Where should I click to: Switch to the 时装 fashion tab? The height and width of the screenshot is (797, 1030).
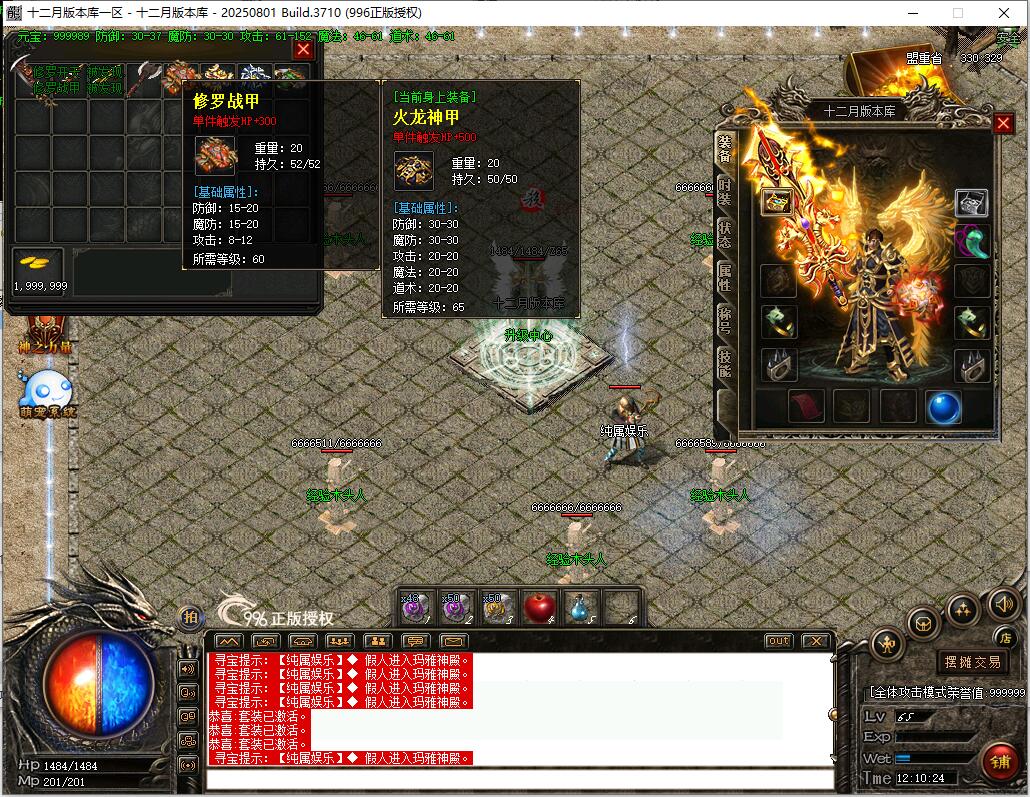[724, 192]
